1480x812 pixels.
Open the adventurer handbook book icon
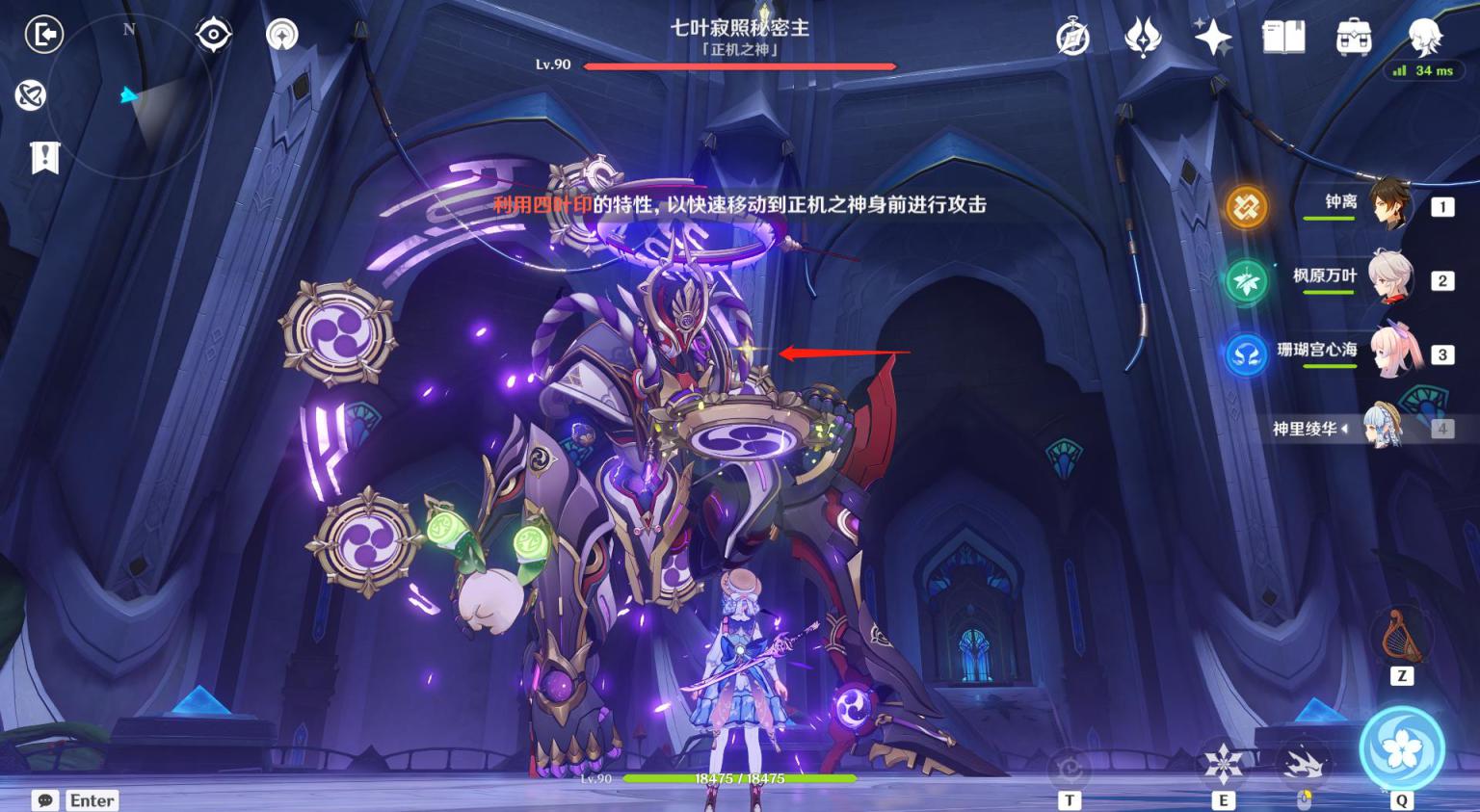pos(1283,38)
